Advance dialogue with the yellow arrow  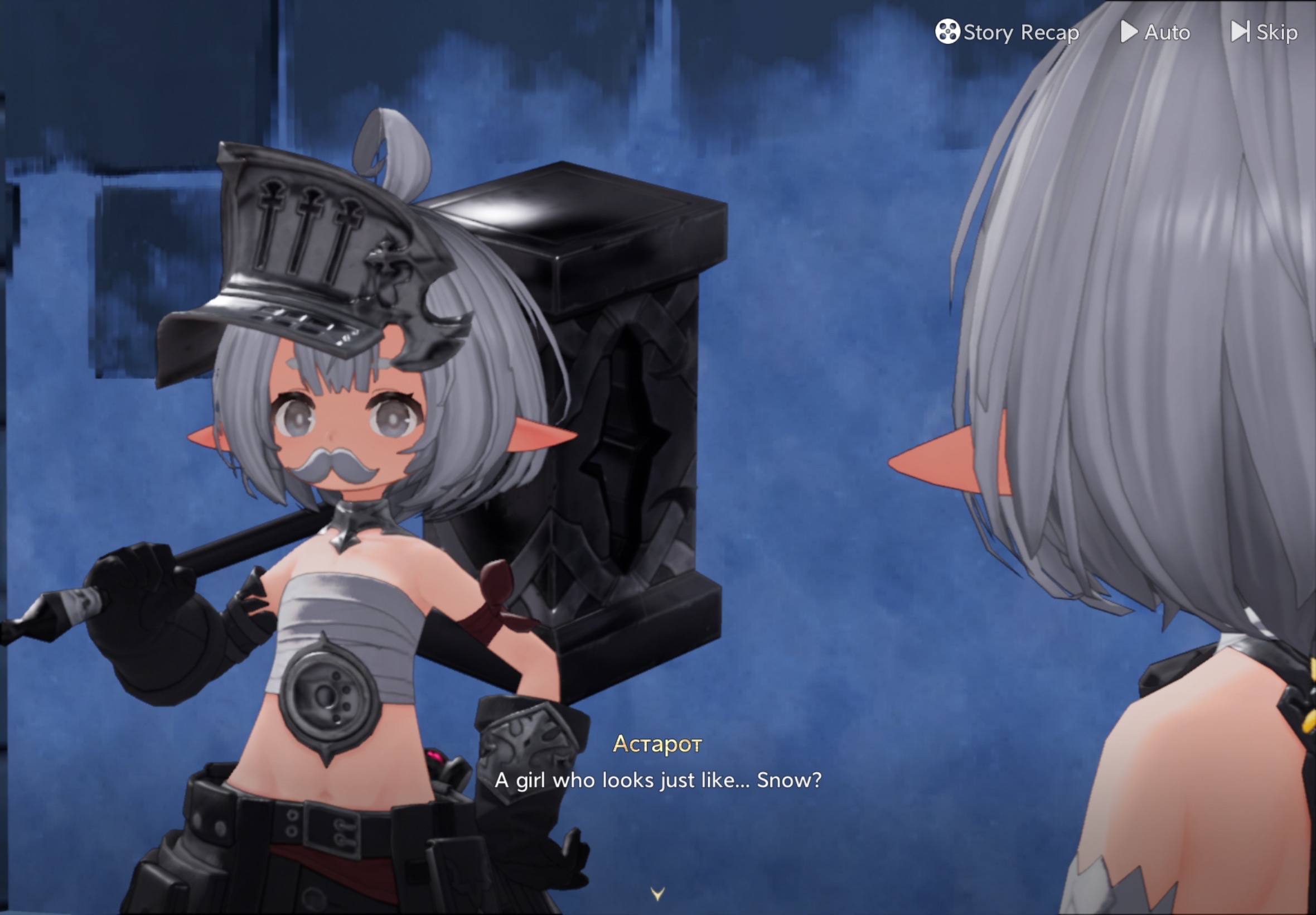pos(657,894)
